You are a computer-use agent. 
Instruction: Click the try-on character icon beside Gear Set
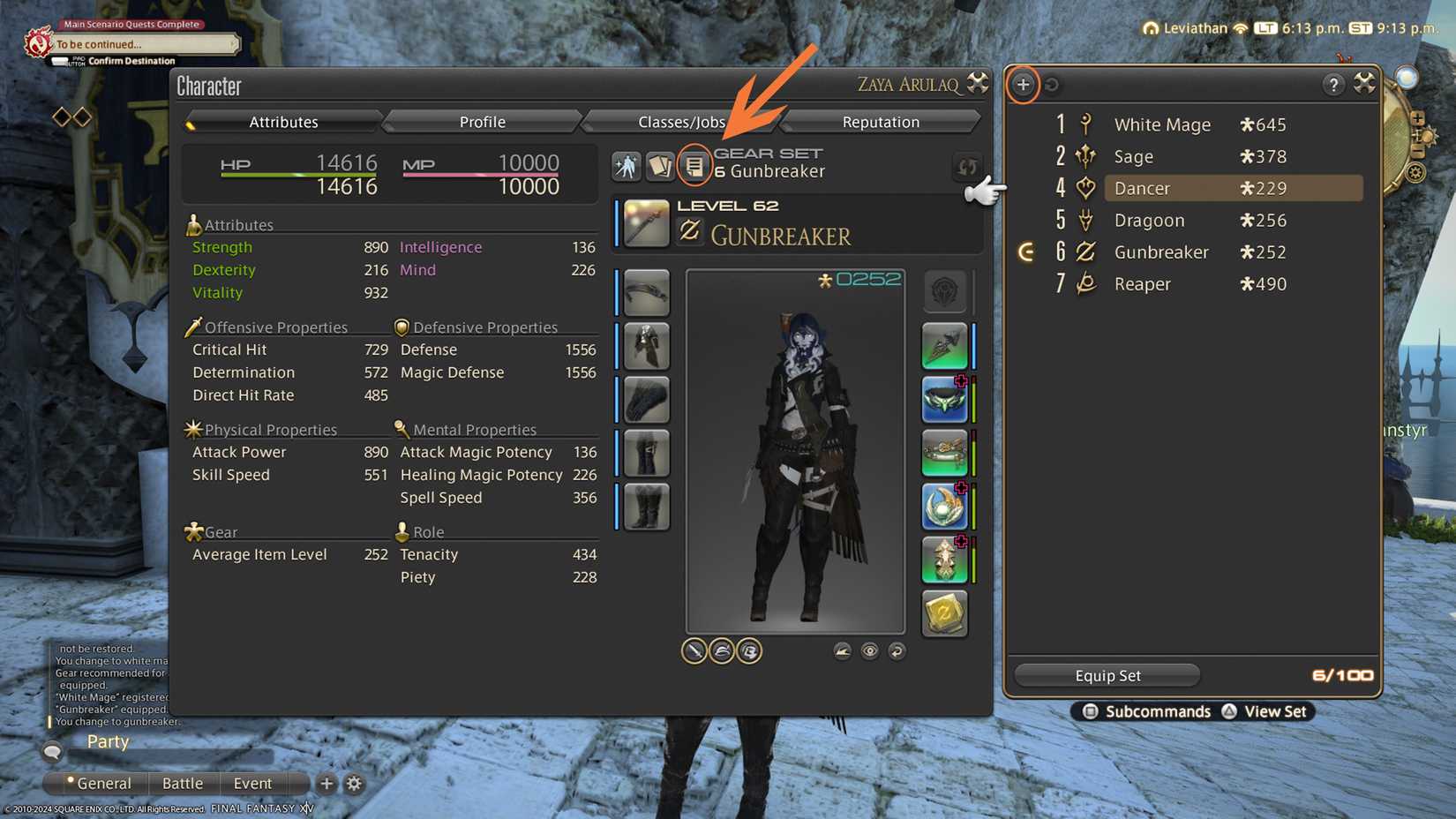tap(627, 166)
